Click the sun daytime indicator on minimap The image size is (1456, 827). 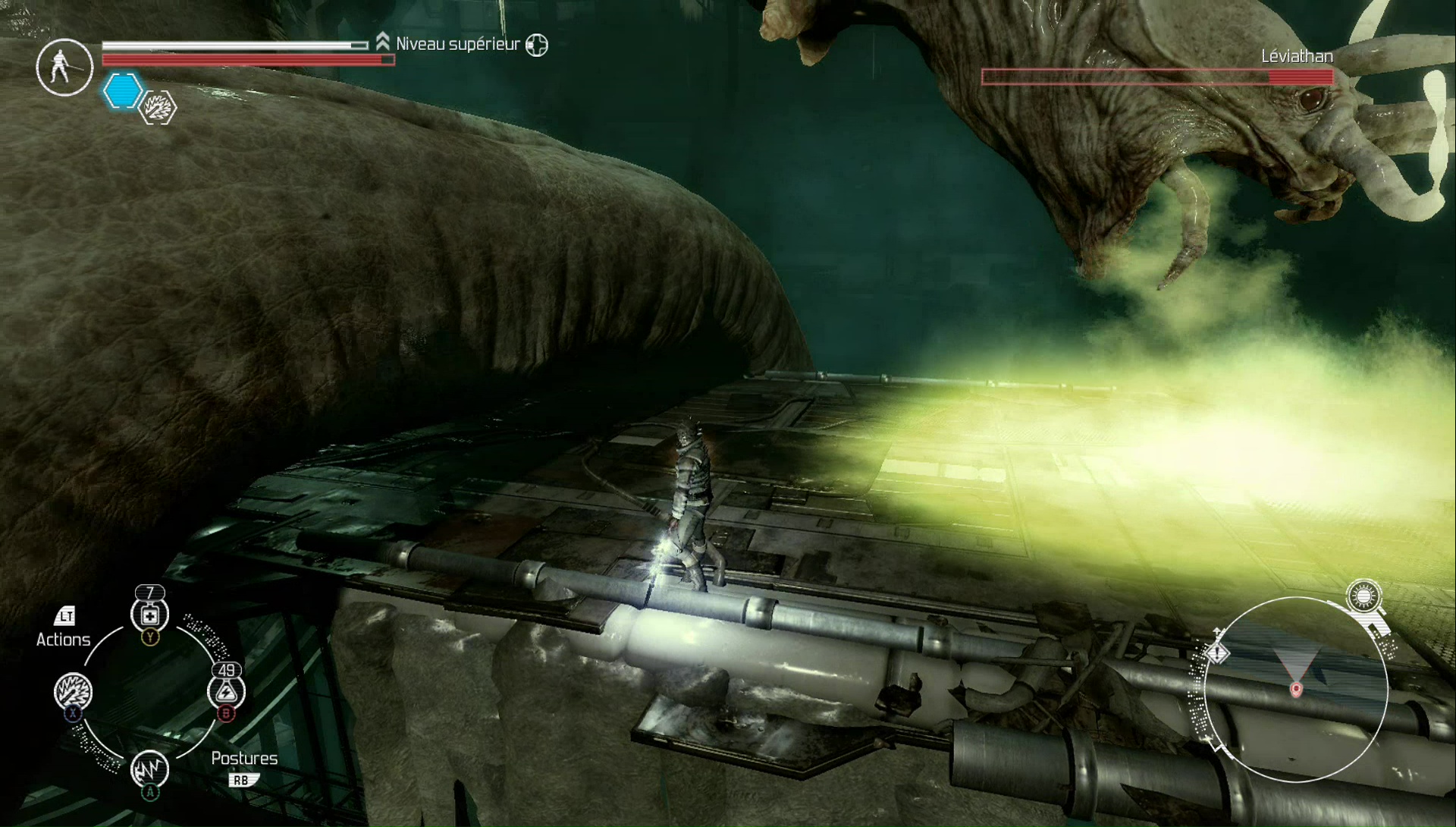(x=1363, y=597)
